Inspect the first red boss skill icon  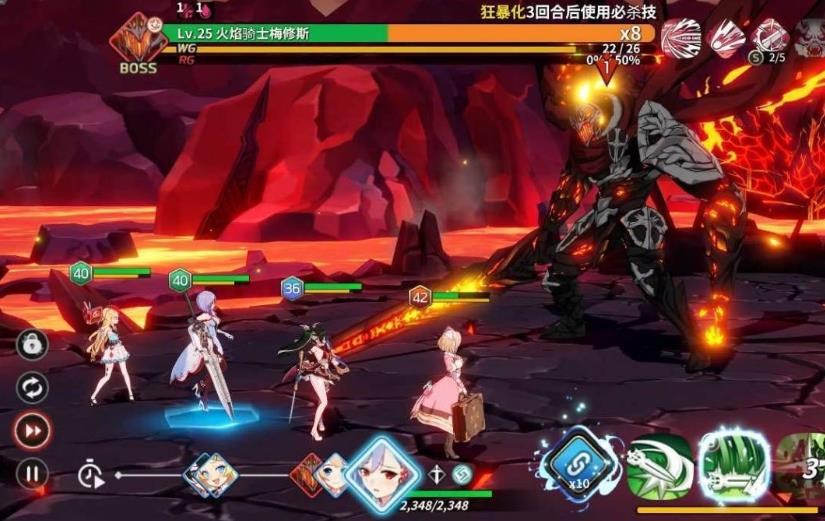(681, 37)
